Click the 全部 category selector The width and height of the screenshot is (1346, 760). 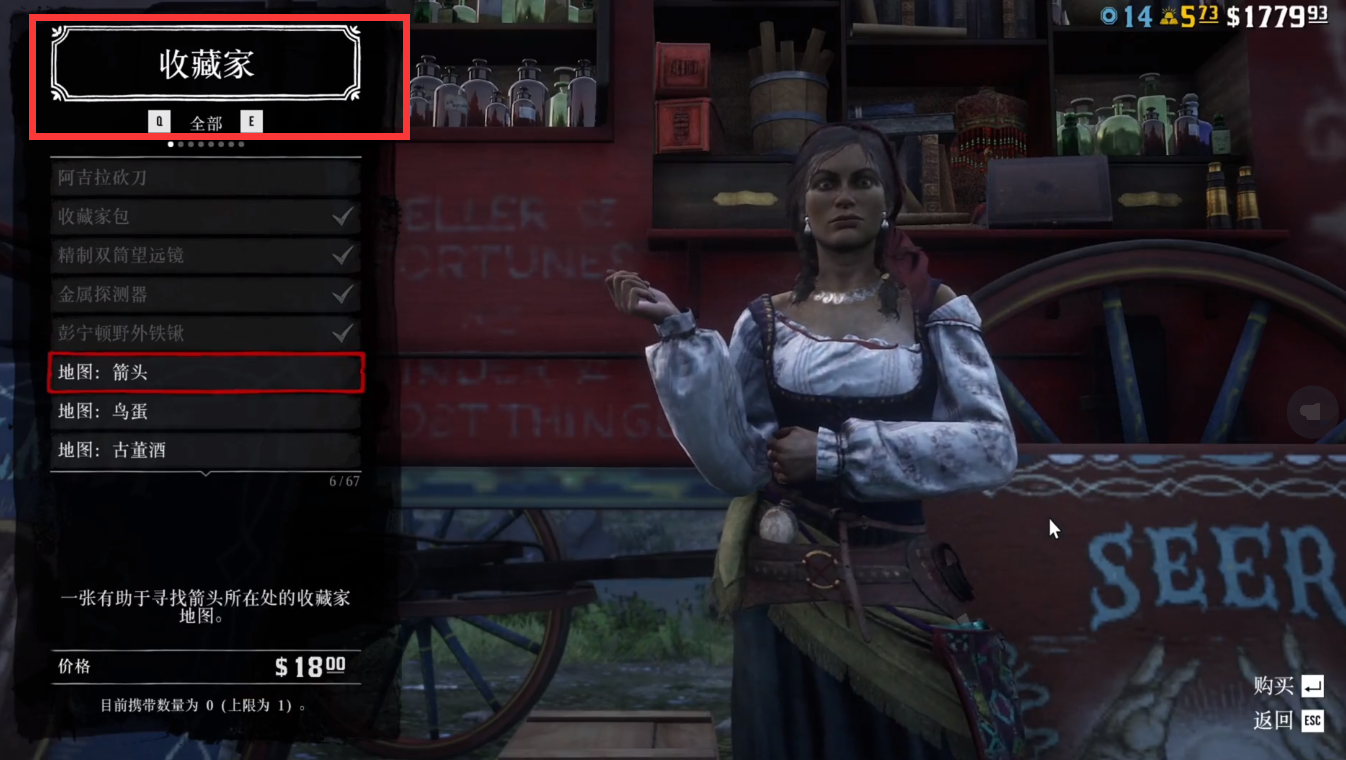tap(206, 123)
